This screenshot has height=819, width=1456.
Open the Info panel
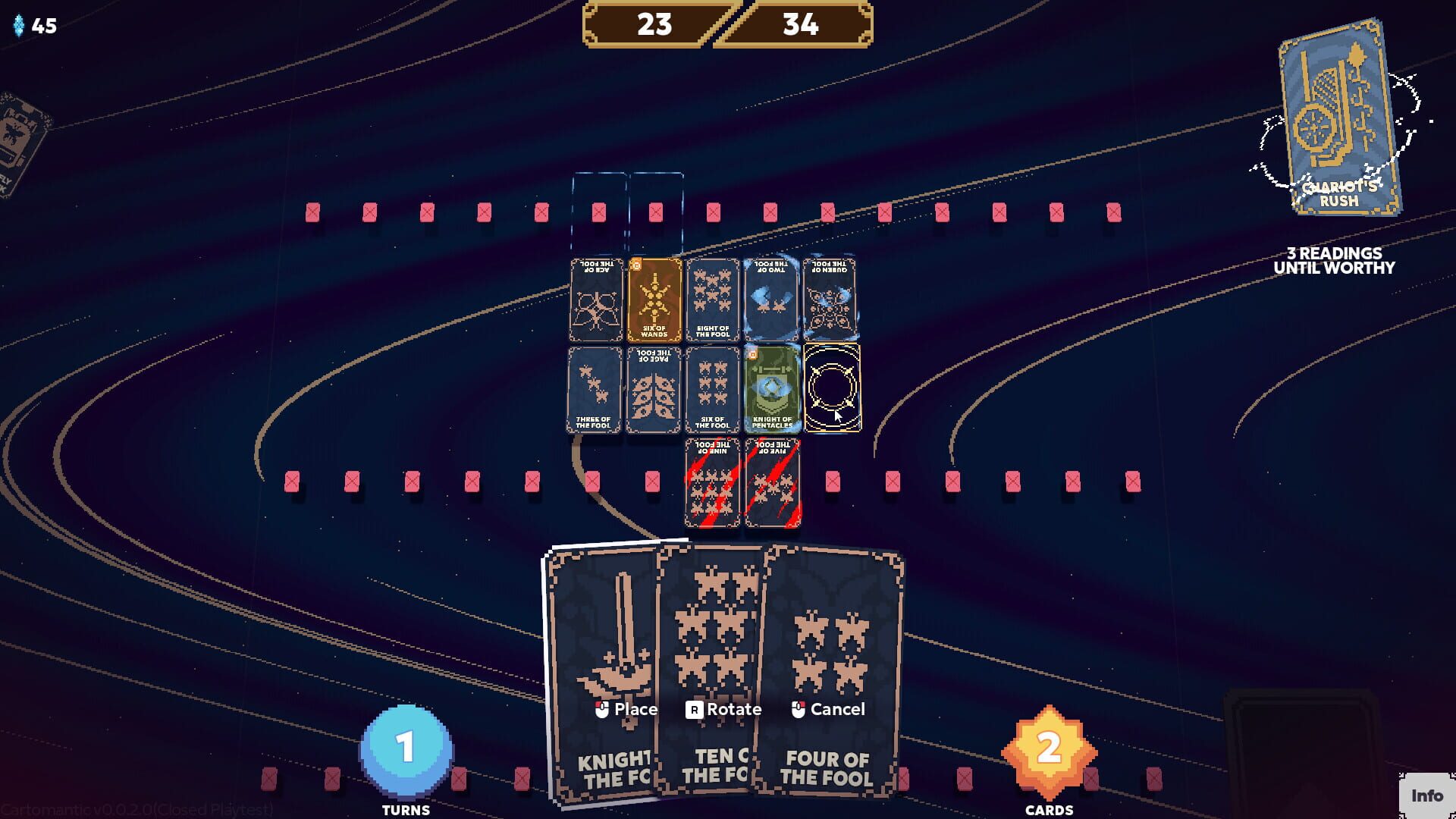tap(1429, 796)
